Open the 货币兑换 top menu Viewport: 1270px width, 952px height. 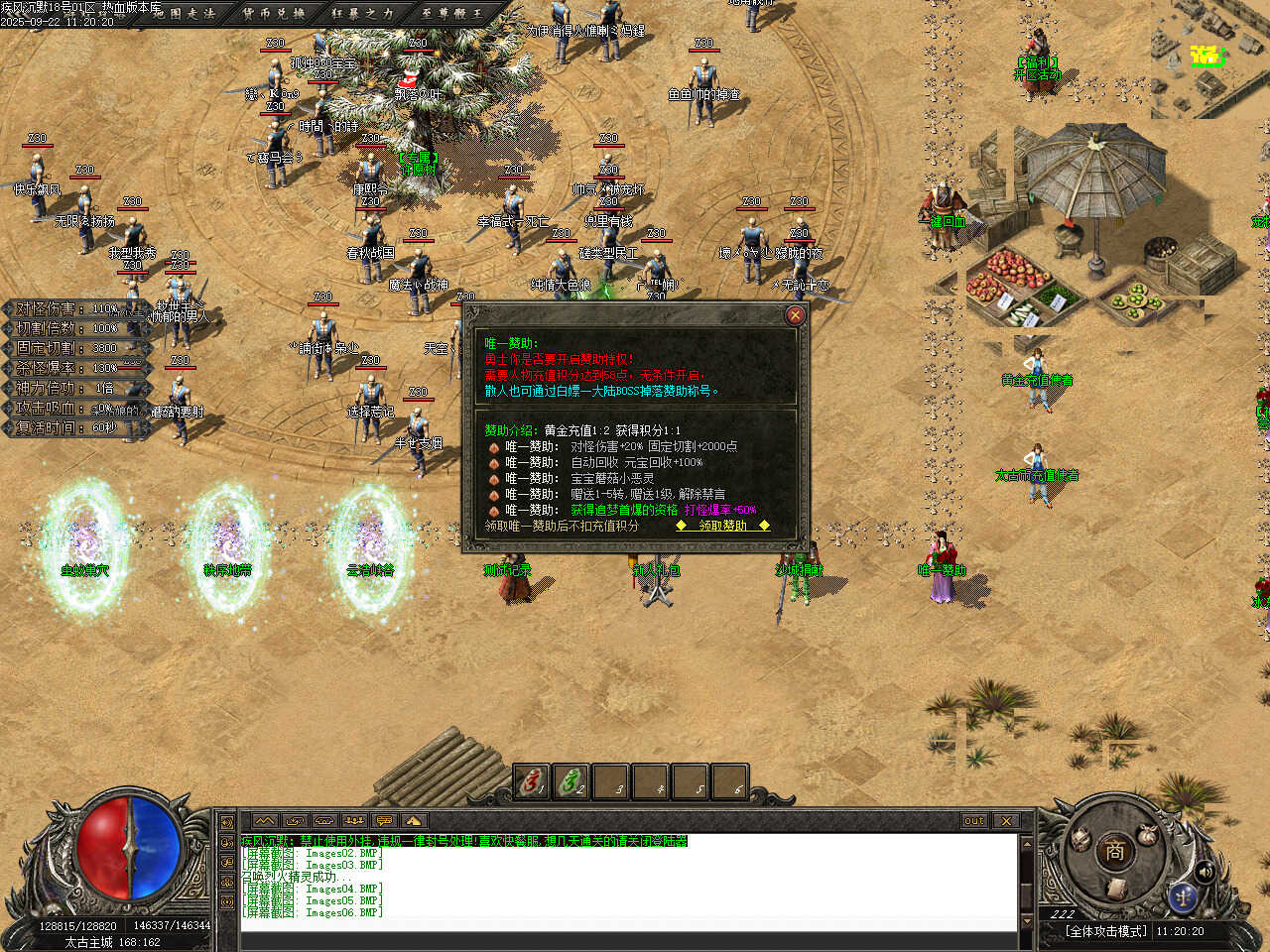tap(274, 13)
